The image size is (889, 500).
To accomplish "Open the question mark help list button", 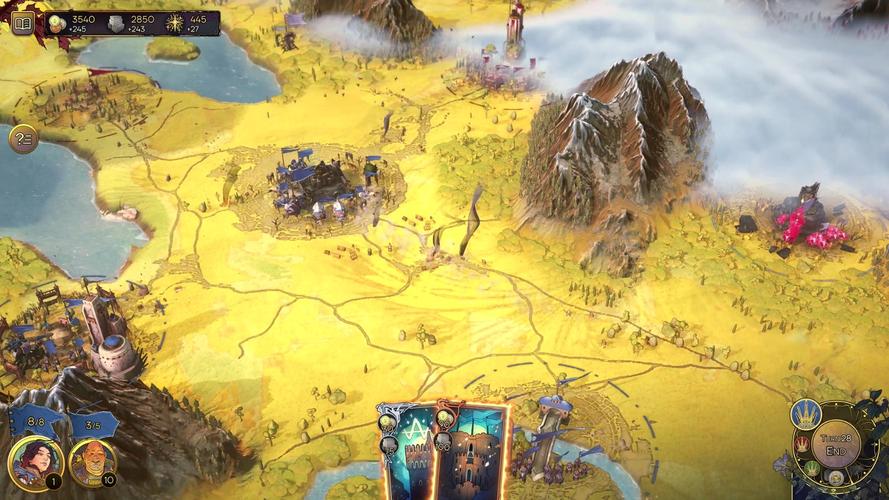I will coord(23,139).
